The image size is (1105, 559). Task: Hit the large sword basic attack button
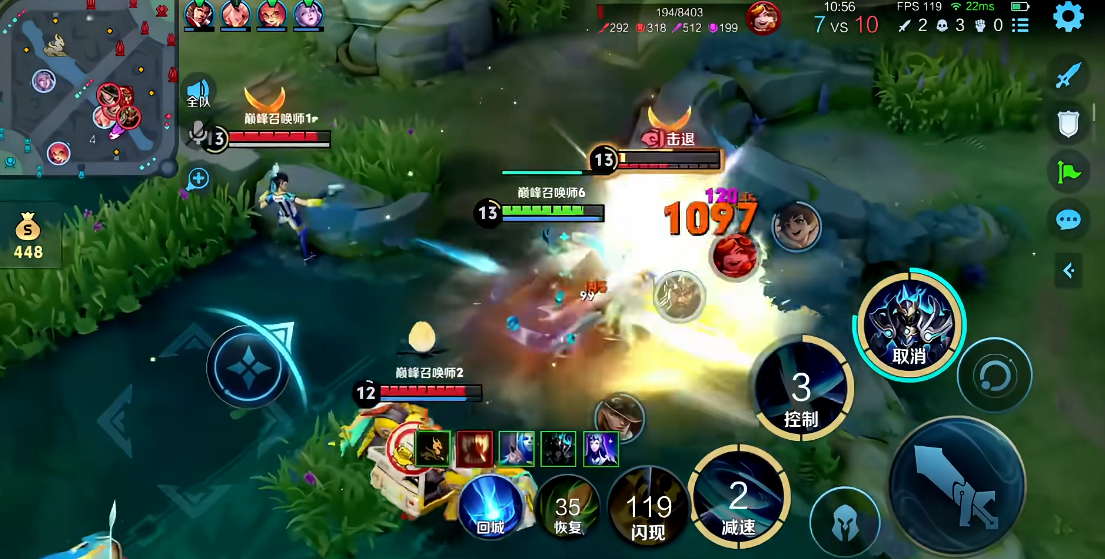[956, 482]
